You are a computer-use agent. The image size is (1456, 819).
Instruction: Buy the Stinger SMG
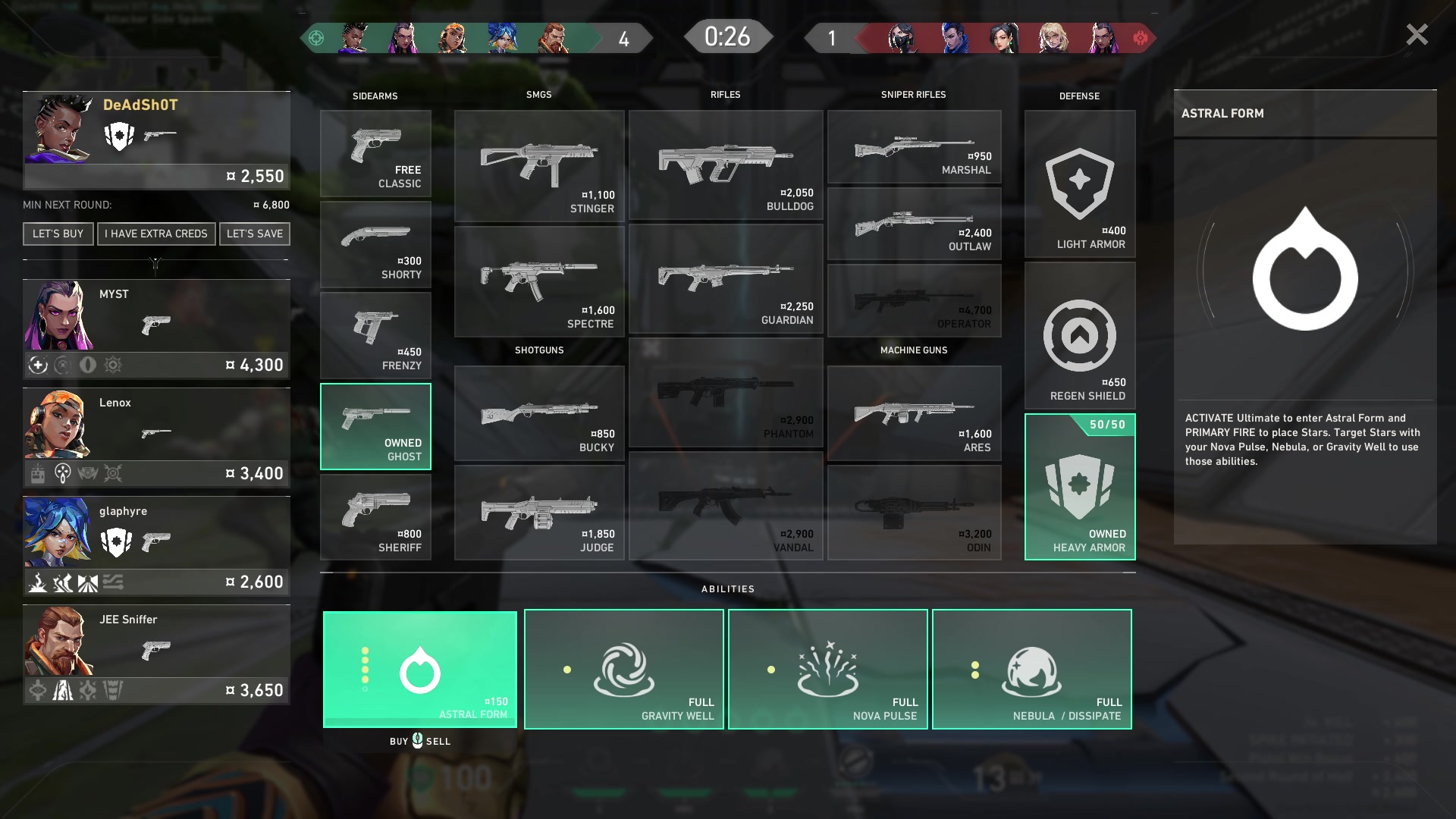[539, 166]
